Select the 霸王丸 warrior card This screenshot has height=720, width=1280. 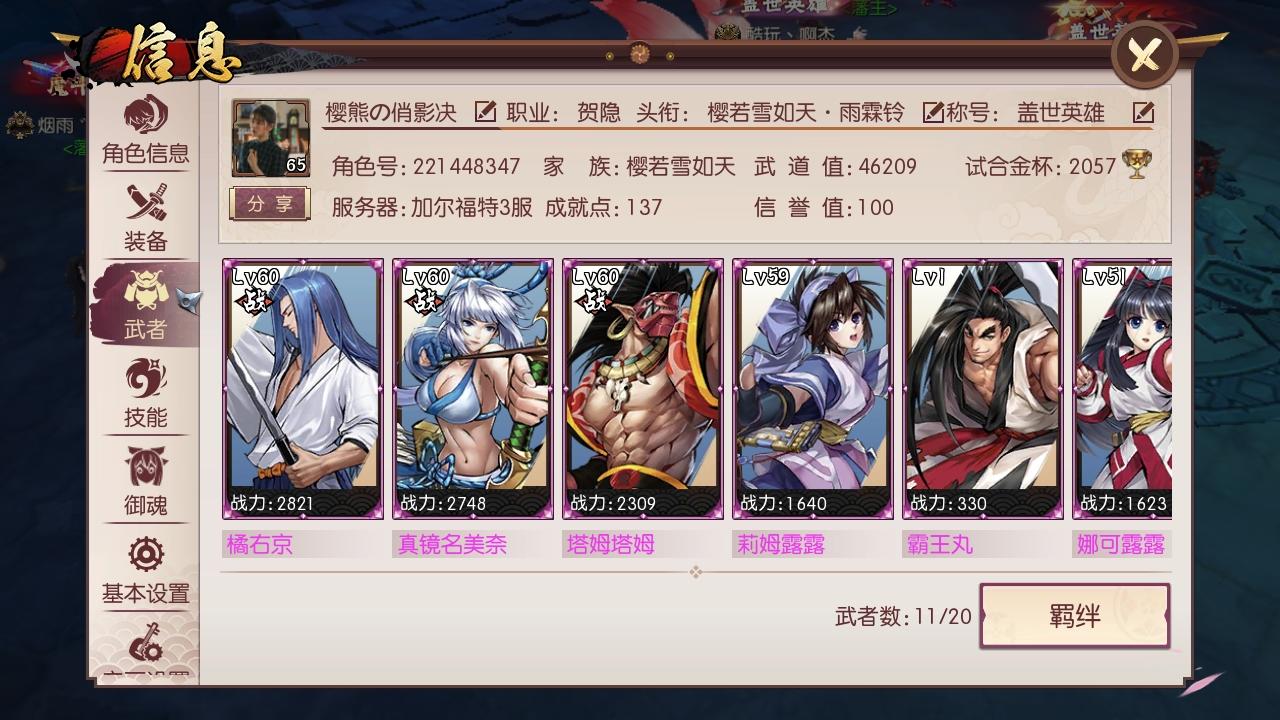click(x=982, y=390)
